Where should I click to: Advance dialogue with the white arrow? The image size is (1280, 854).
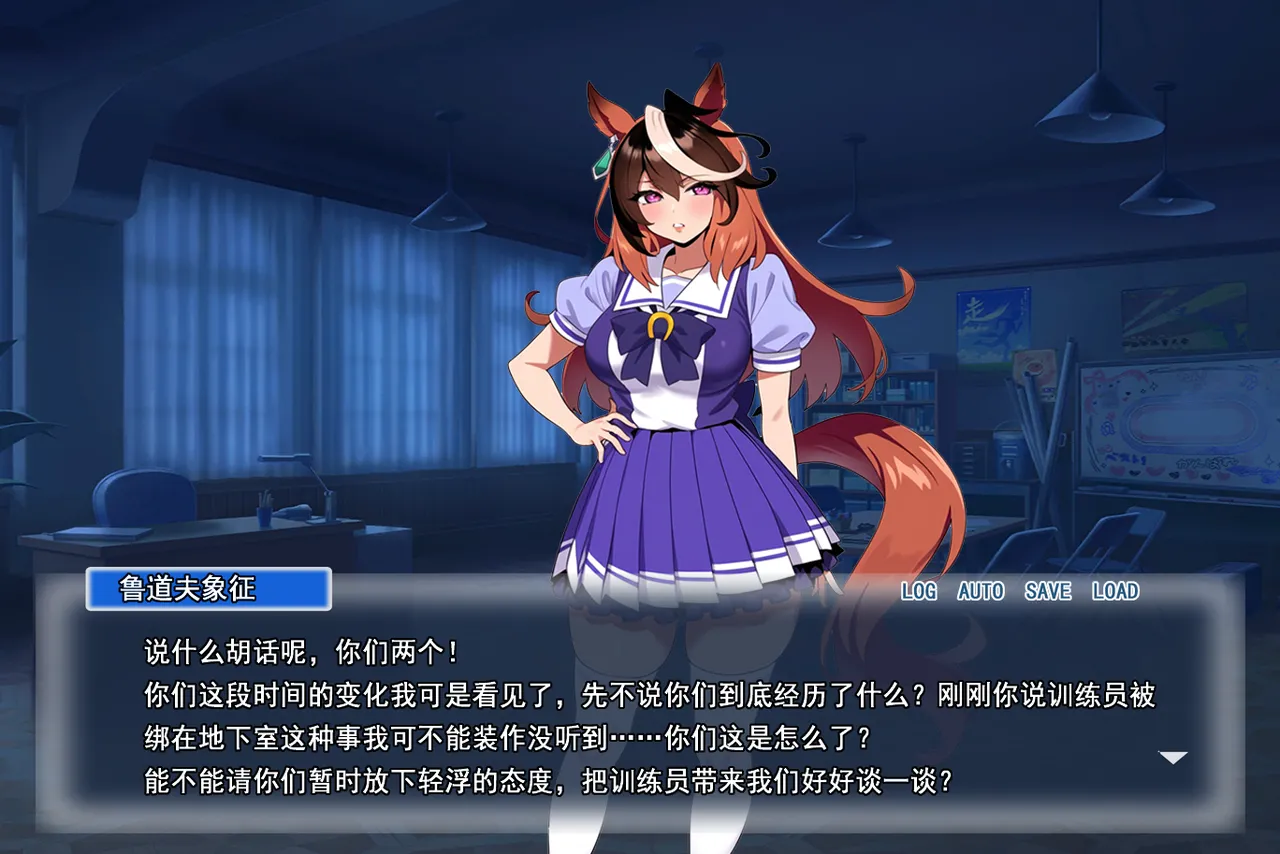point(1172,758)
